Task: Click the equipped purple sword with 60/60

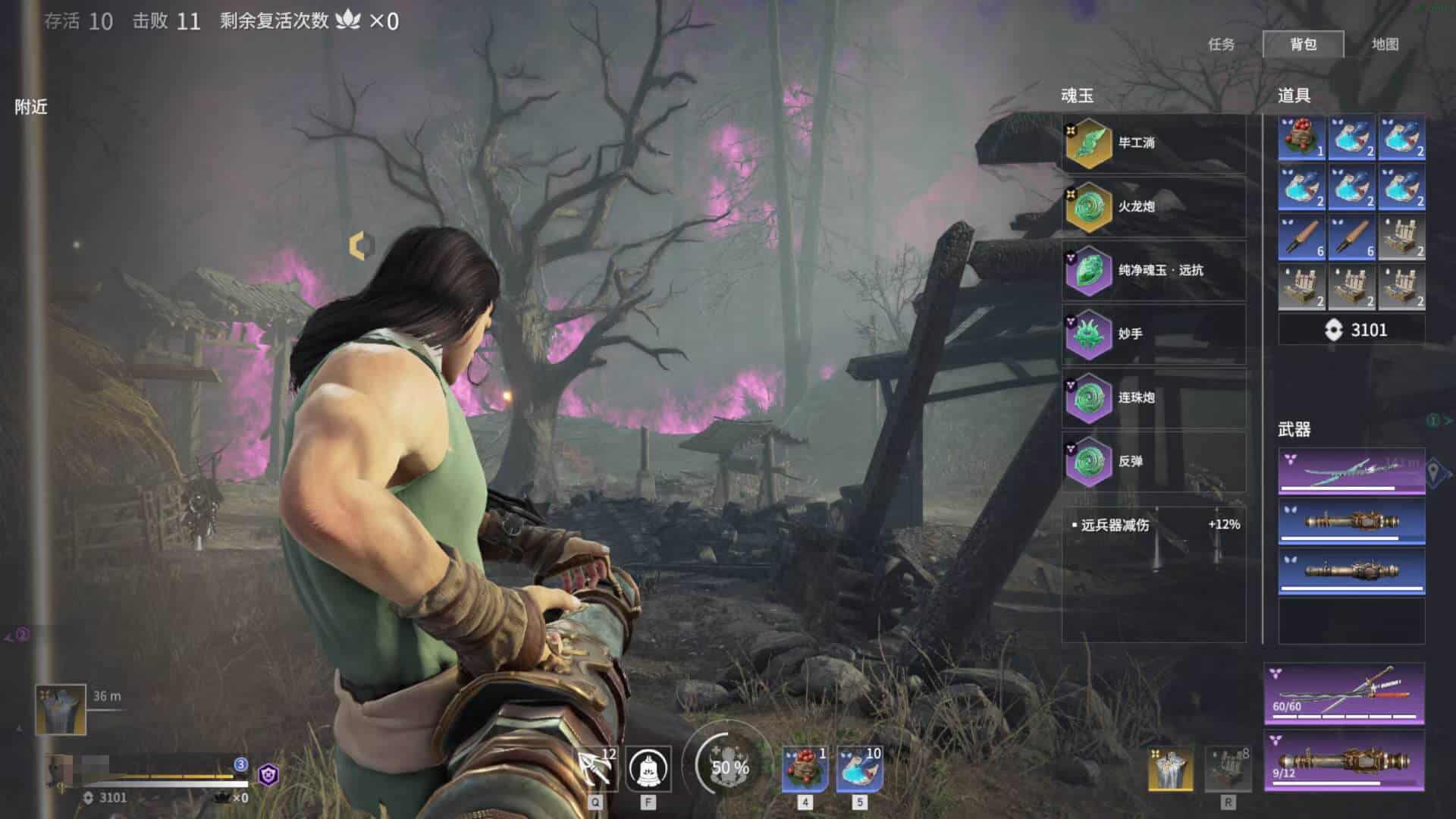Action: click(x=1344, y=693)
